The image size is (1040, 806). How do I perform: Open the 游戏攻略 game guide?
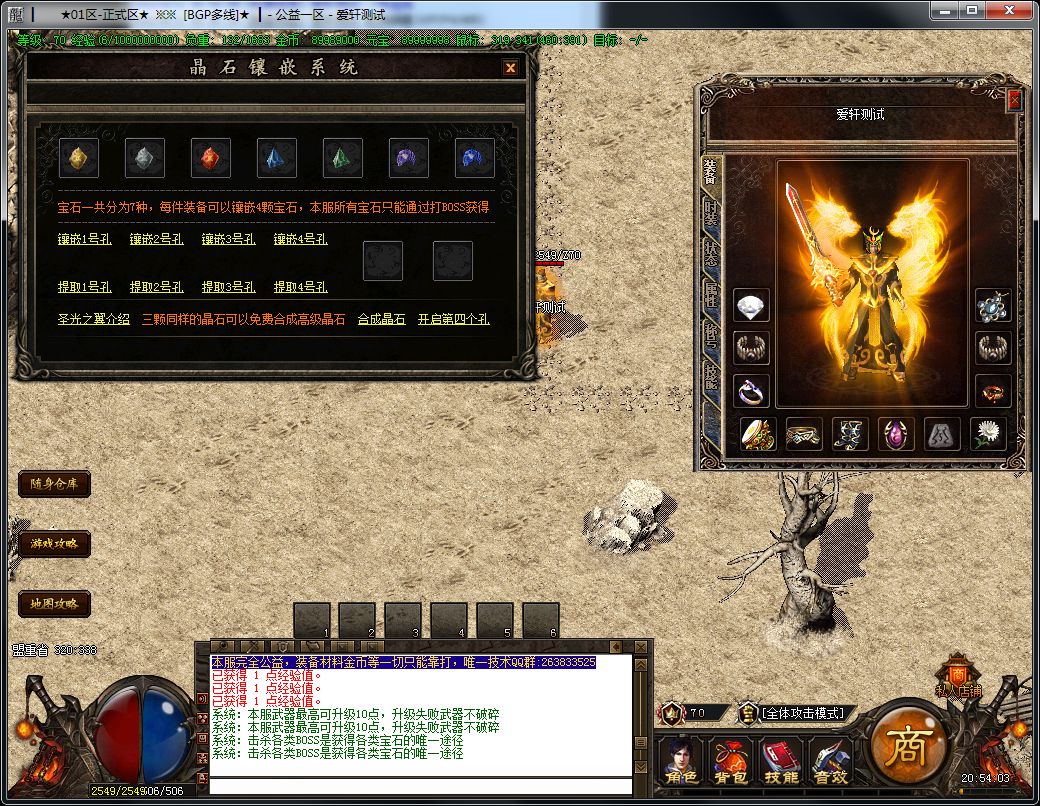tap(54, 544)
